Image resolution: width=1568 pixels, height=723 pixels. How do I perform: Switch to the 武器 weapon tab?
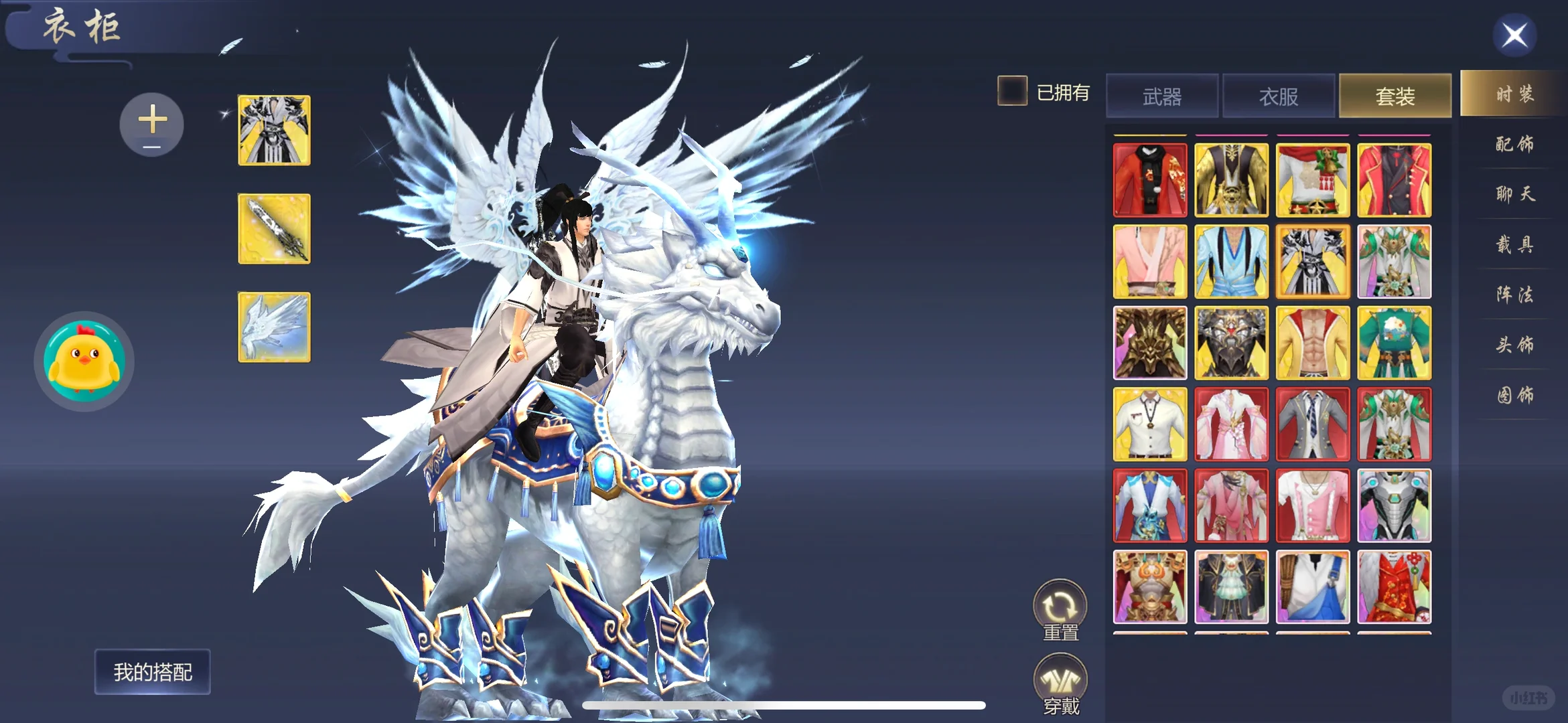(x=1162, y=96)
